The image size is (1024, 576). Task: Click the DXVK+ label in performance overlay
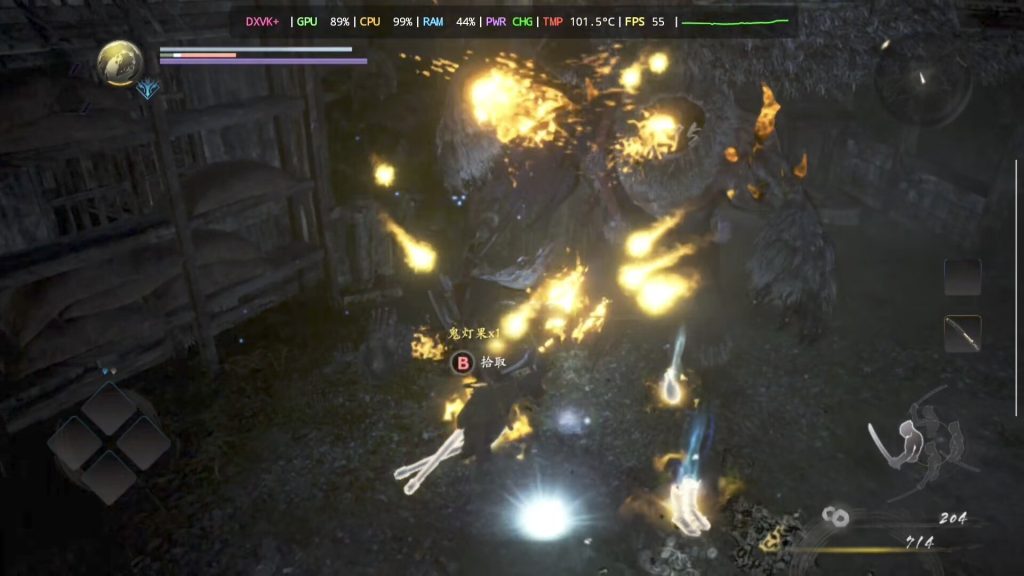(264, 21)
